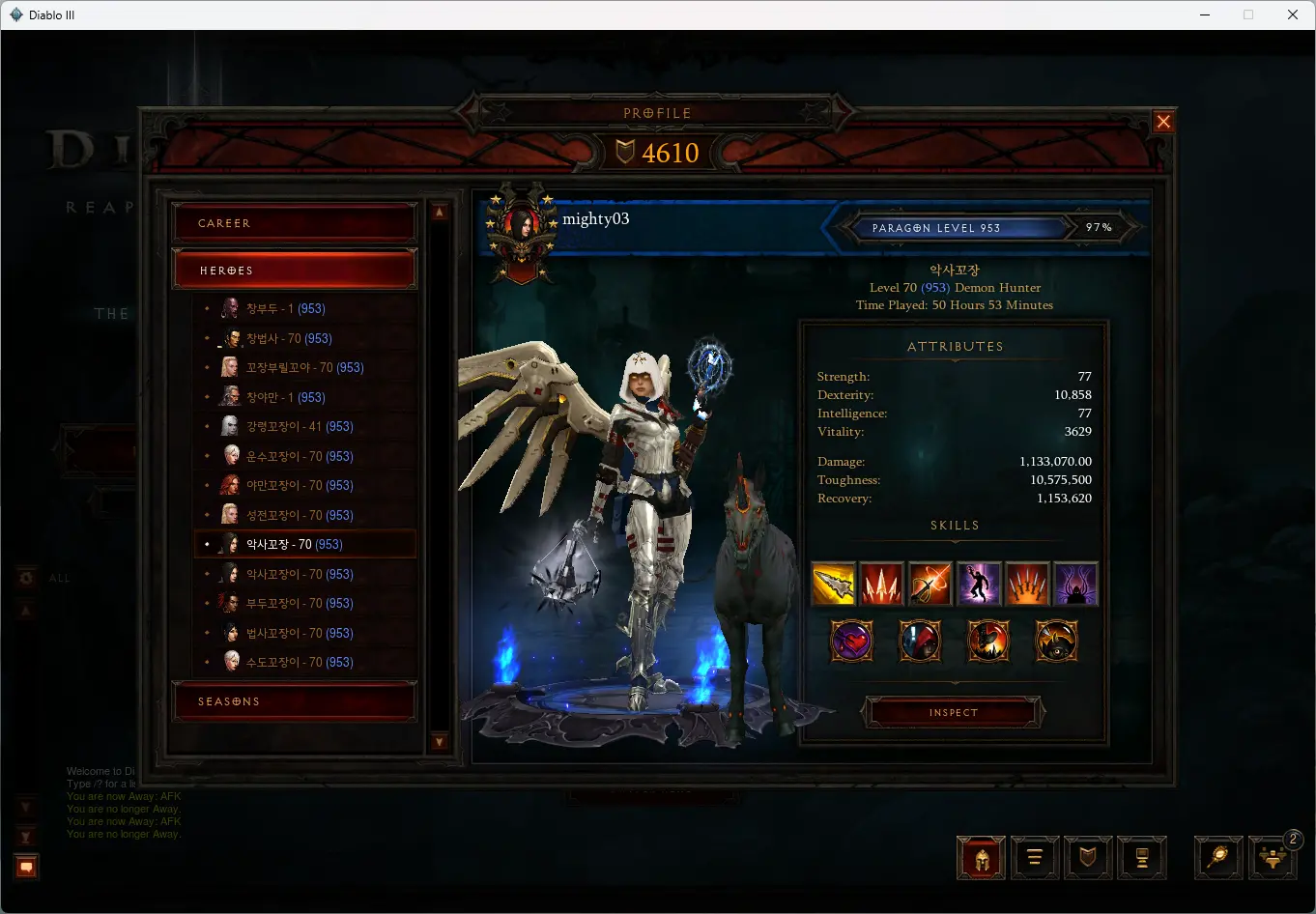Click the friends list icon showing 2 notifications
1316x914 pixels.
pyautogui.click(x=1273, y=858)
